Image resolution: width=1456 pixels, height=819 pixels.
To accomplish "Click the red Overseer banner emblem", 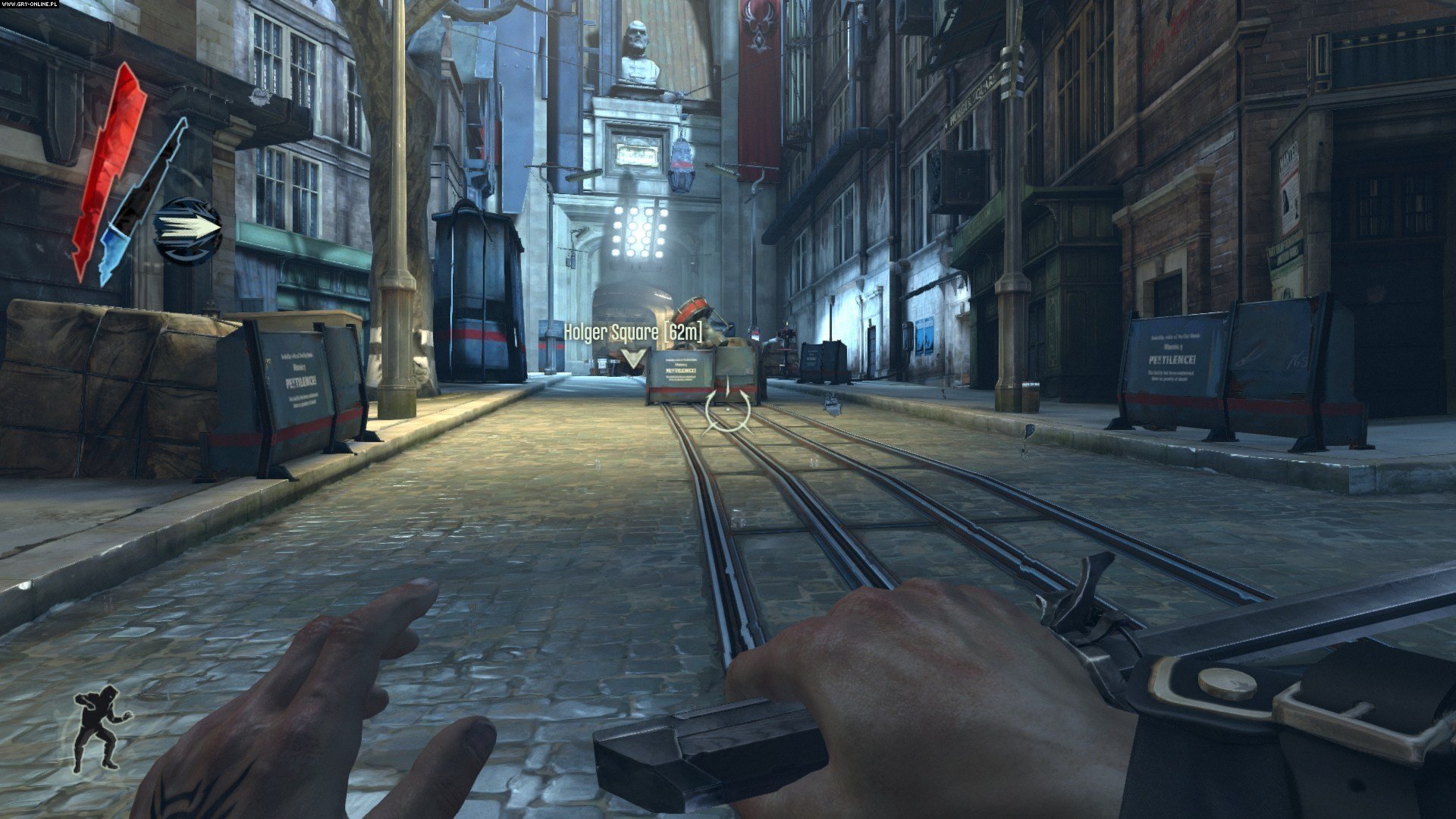I will click(x=761, y=23).
